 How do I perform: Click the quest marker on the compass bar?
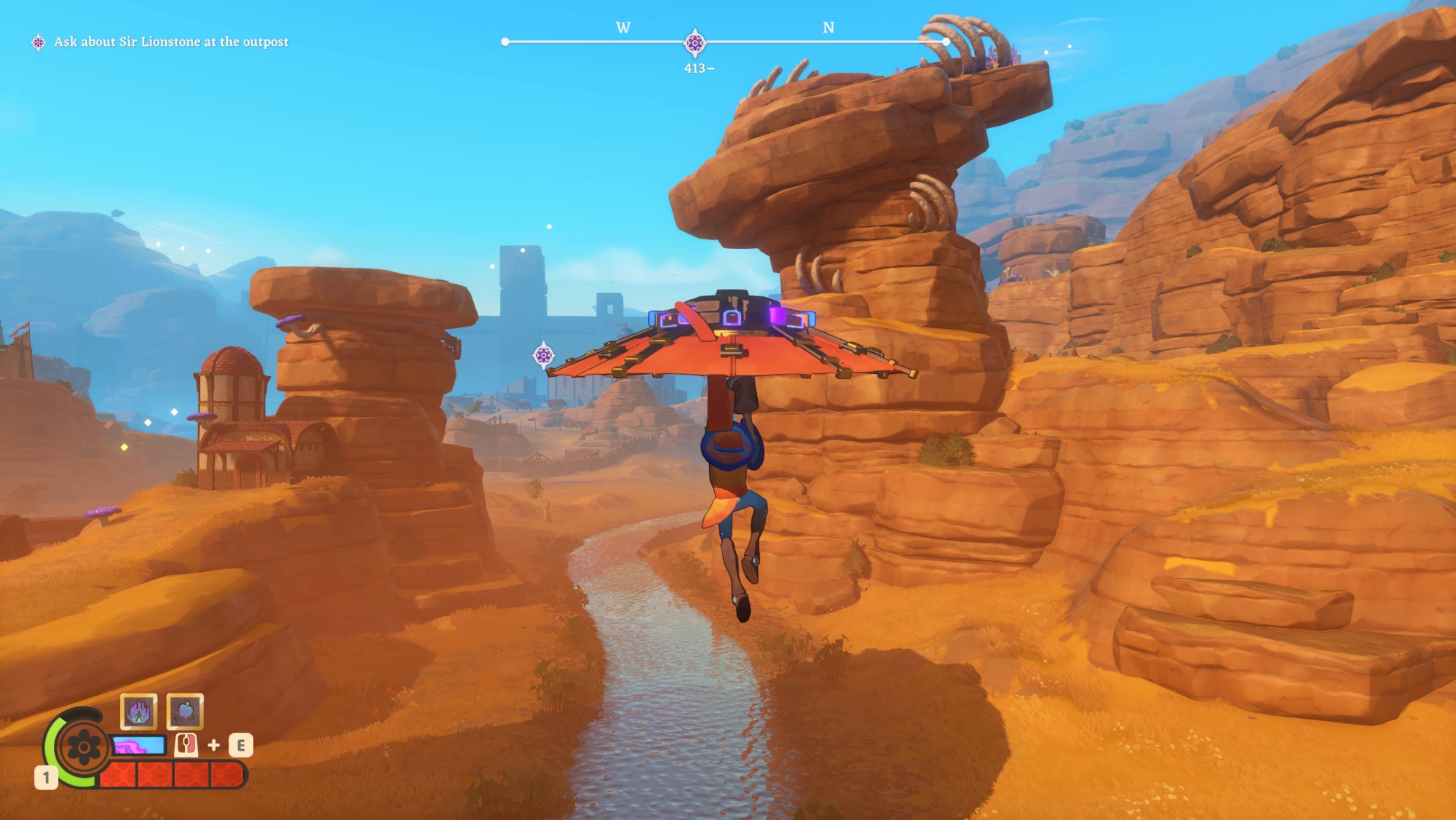tap(695, 42)
